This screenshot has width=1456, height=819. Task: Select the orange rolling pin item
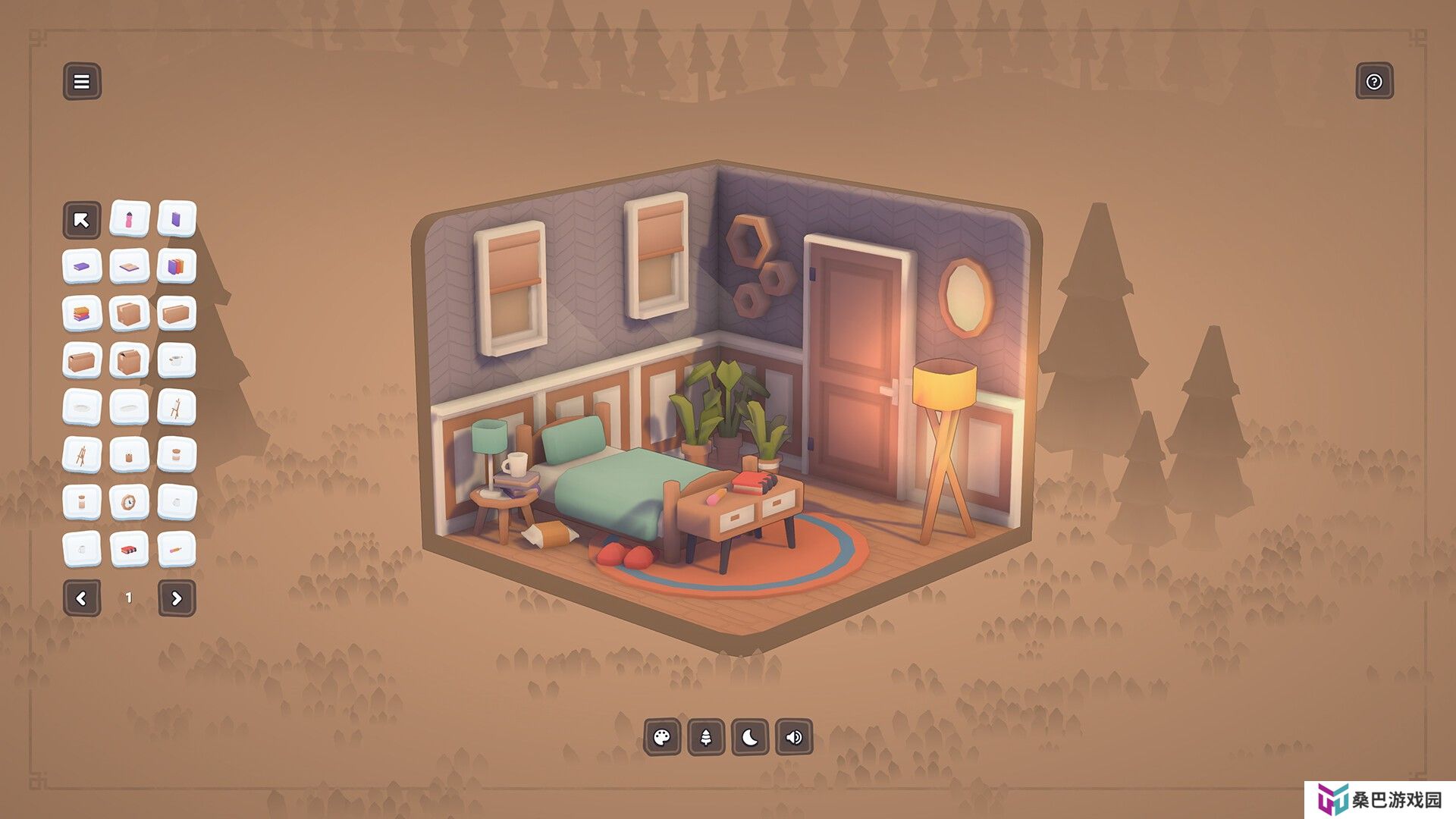pos(177,549)
